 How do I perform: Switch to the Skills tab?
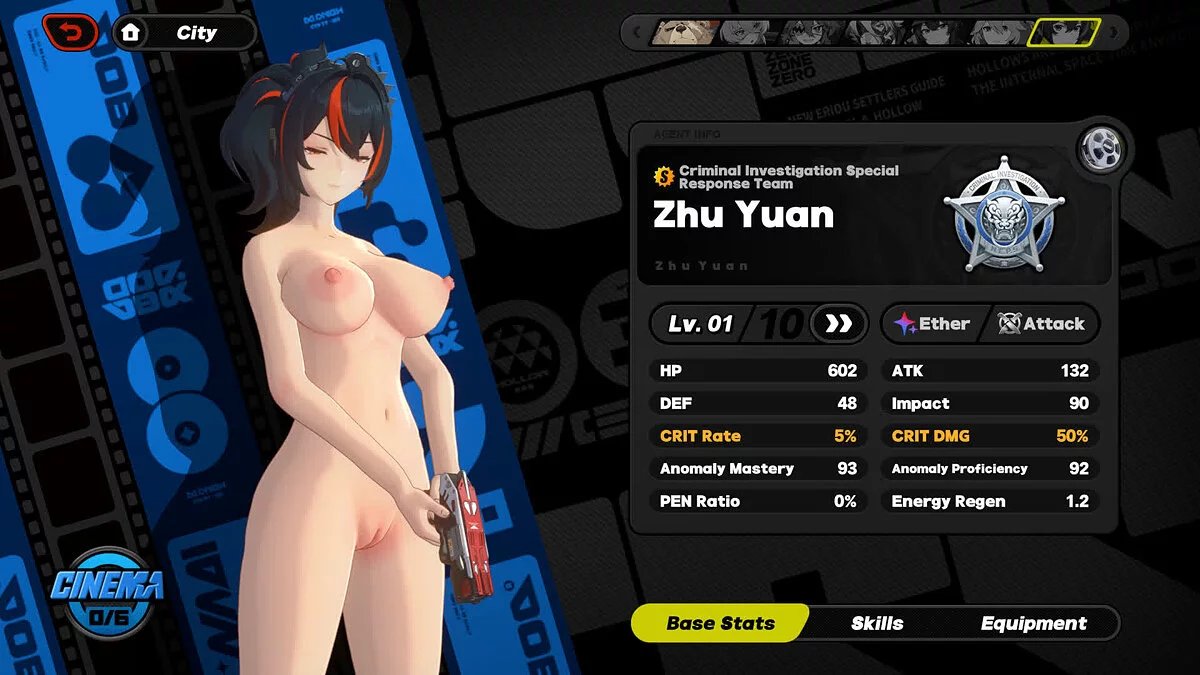pyautogui.click(x=877, y=623)
